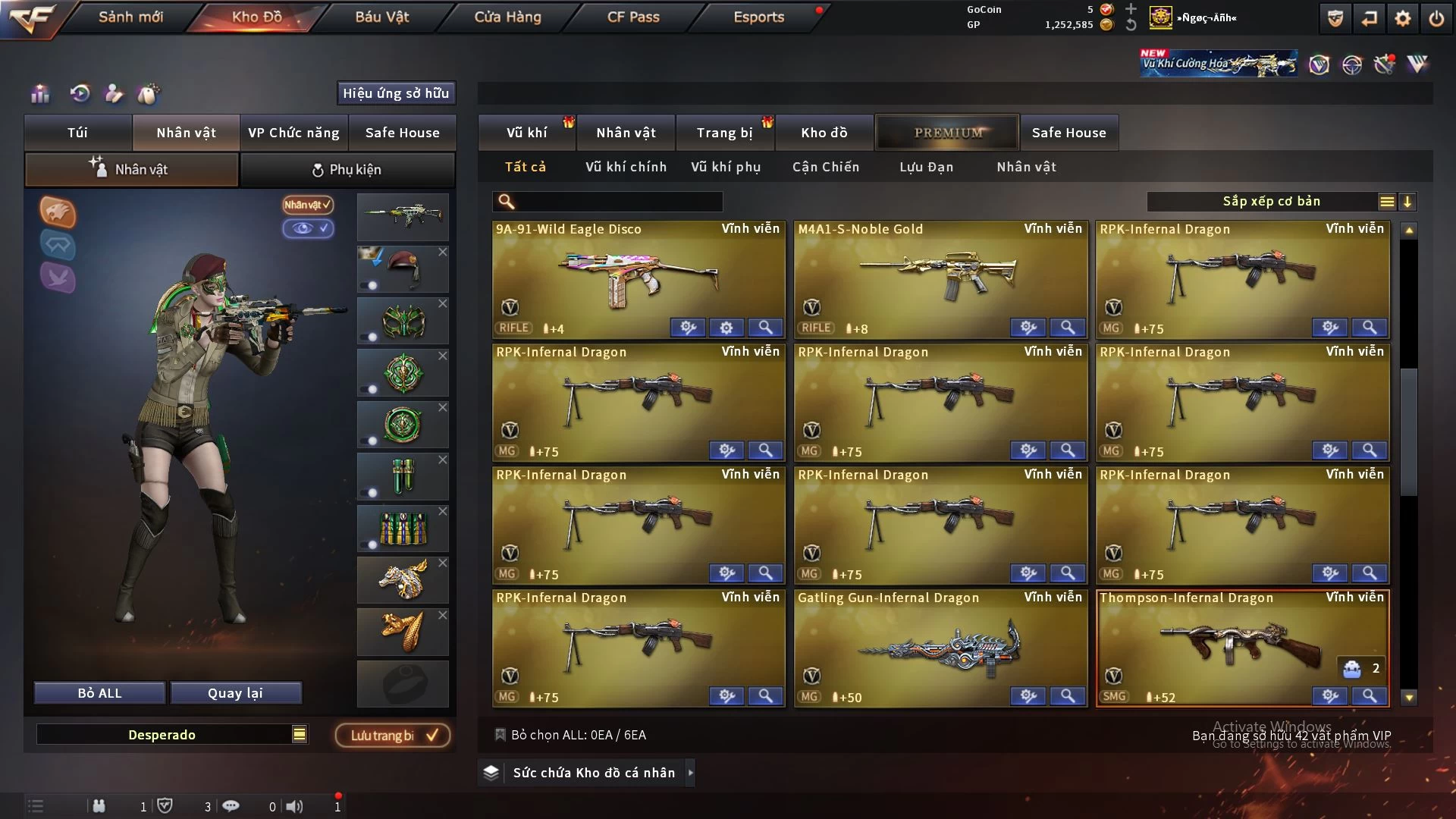Open the Sắp xếp cơ bản sort dropdown

[1271, 202]
